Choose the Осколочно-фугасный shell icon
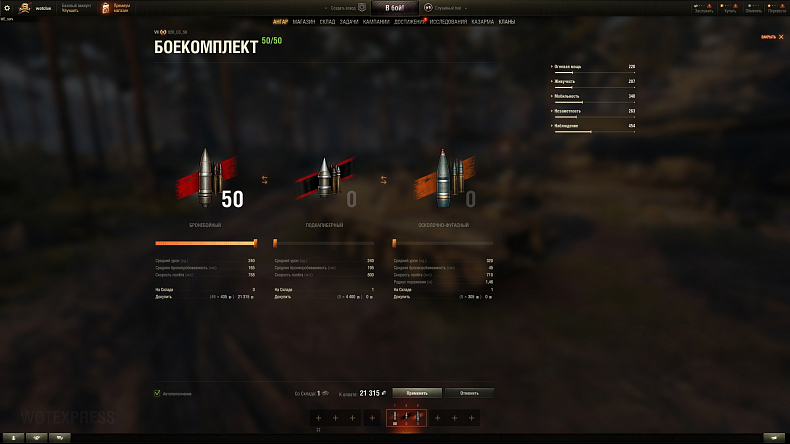The image size is (790, 444). (442, 180)
